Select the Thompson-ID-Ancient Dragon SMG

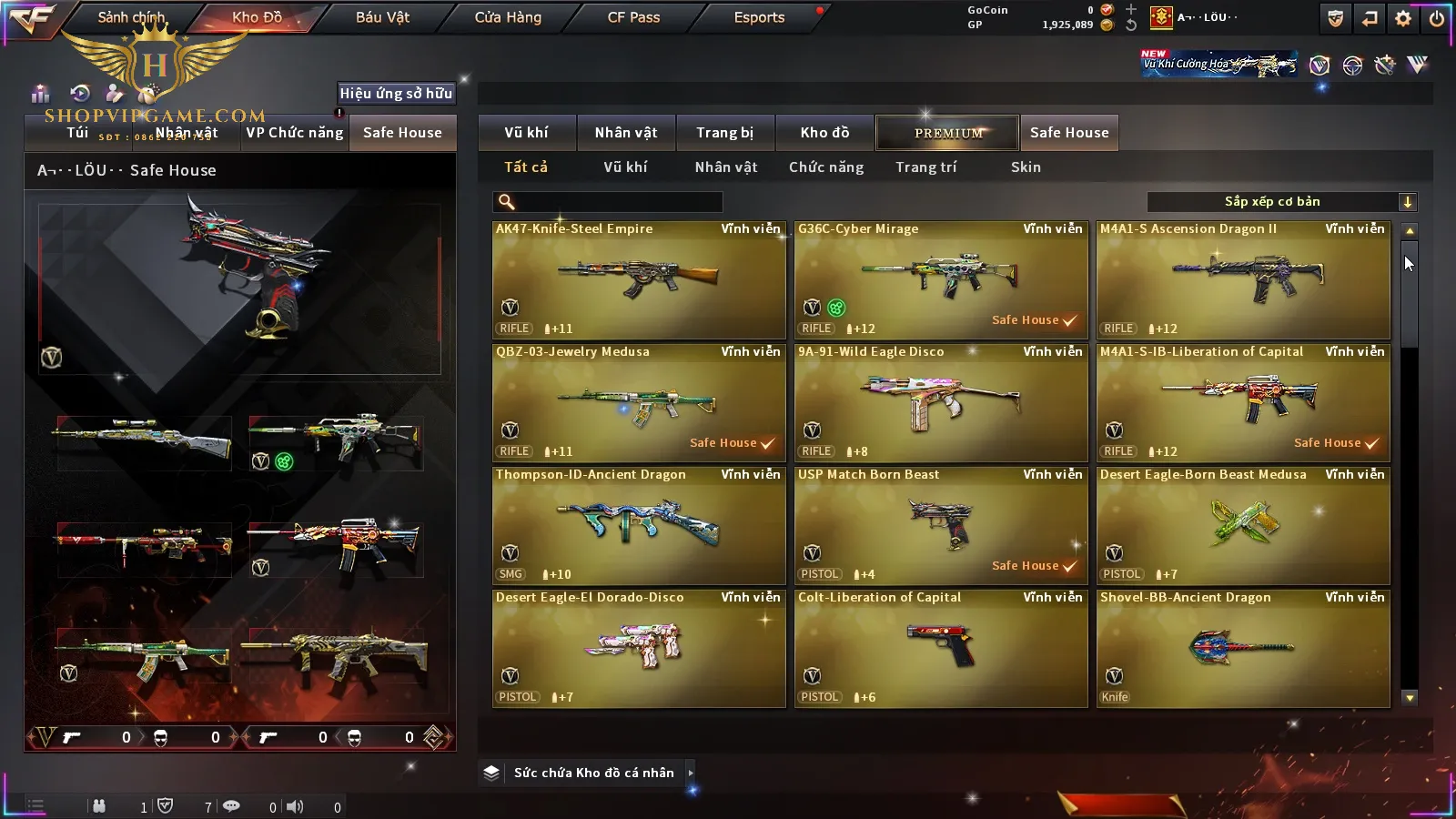pyautogui.click(x=639, y=526)
